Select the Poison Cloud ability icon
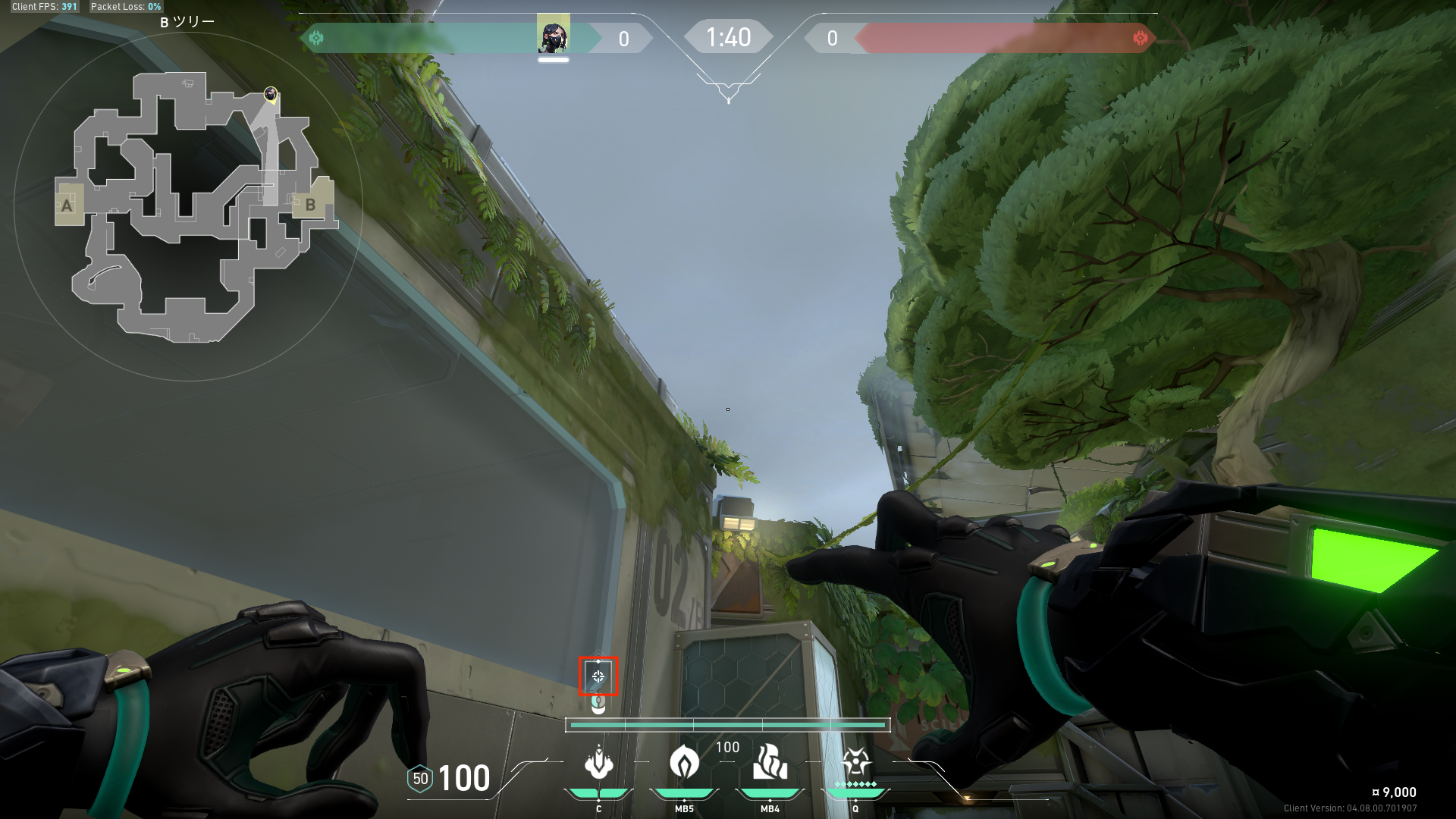This screenshot has height=819, width=1456. pyautogui.click(x=684, y=763)
